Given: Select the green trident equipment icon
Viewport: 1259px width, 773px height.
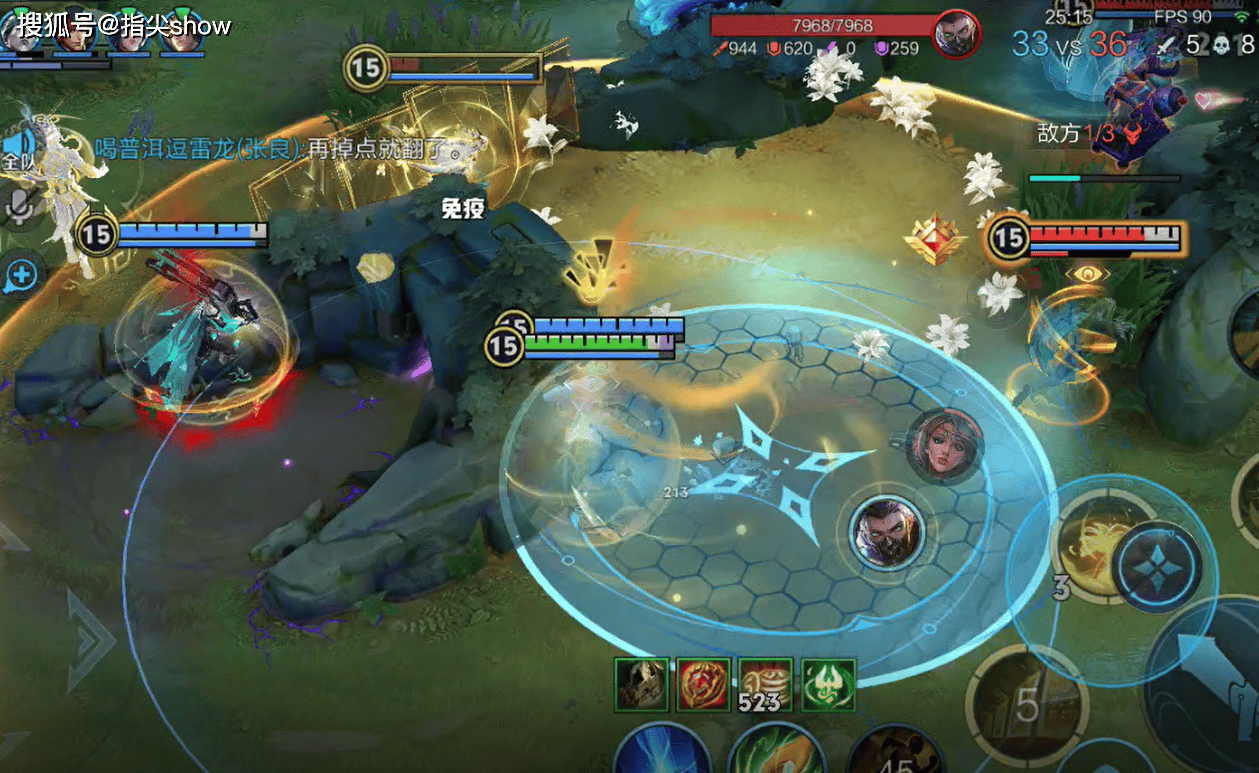Looking at the screenshot, I should pyautogui.click(x=828, y=685).
